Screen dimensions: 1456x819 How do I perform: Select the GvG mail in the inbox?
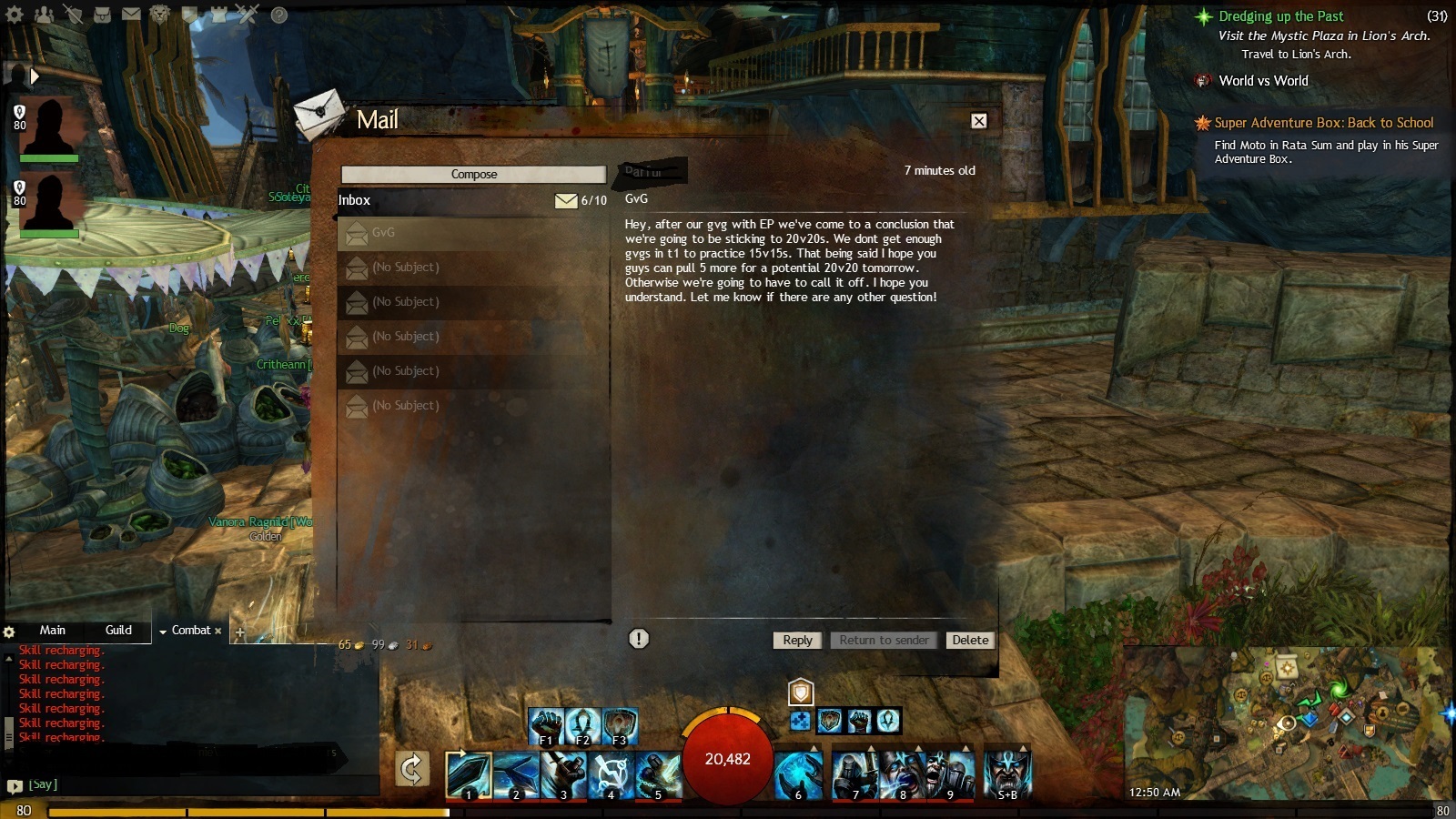pyautogui.click(x=473, y=233)
